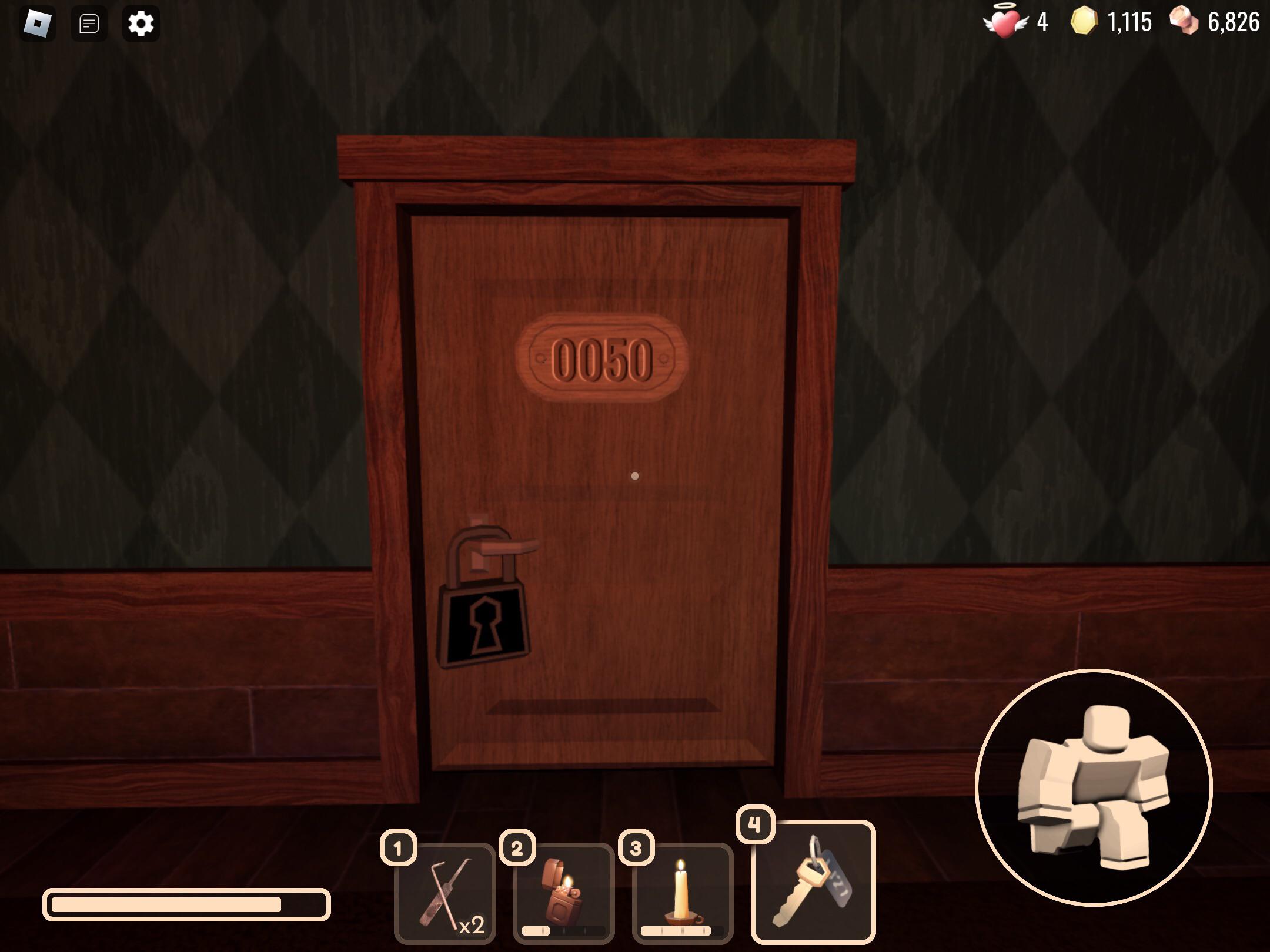Open the Roblox menu icon
The height and width of the screenshot is (952, 1270).
(38, 24)
